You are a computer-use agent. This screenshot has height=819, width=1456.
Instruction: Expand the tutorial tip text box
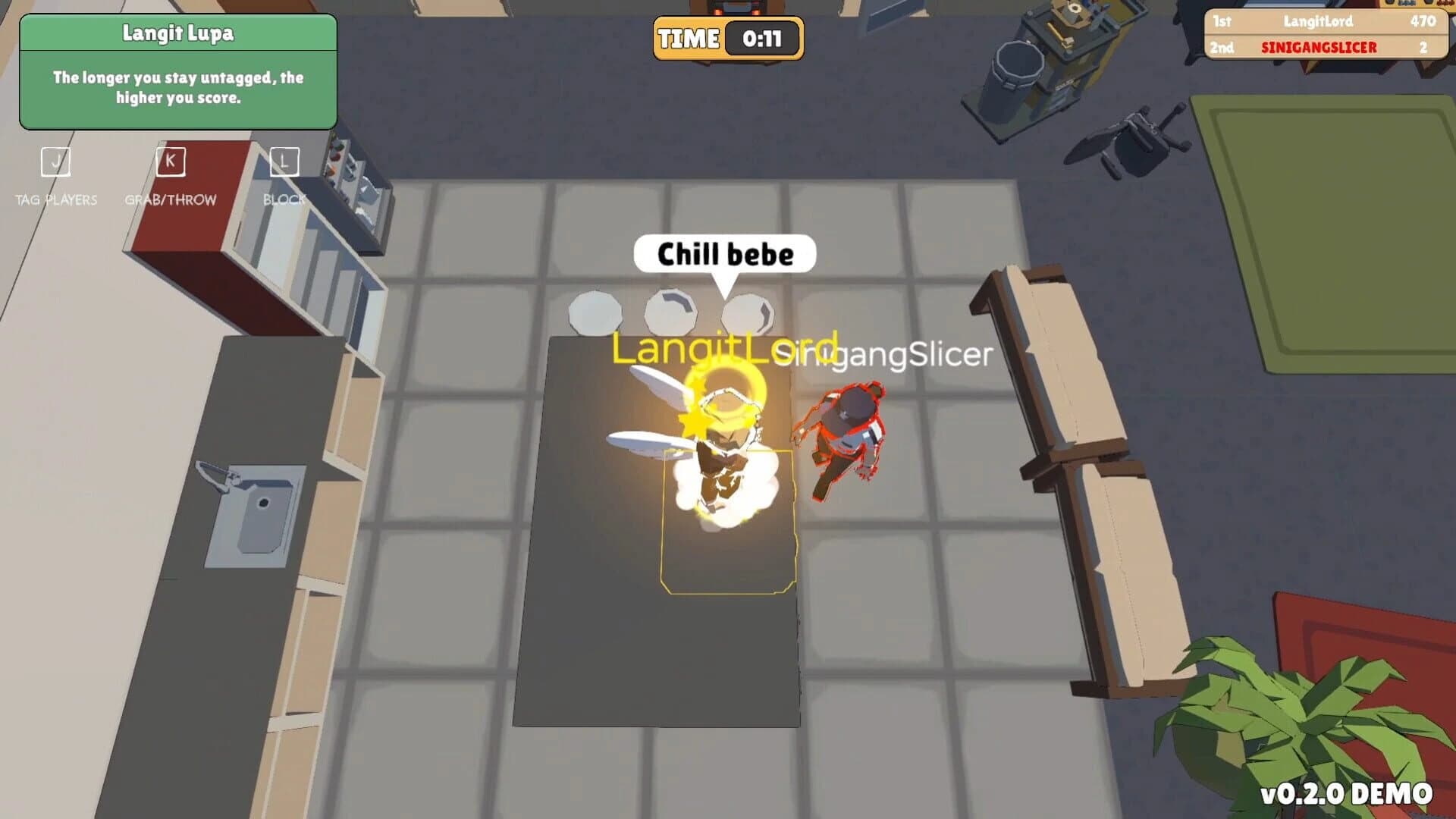[178, 89]
